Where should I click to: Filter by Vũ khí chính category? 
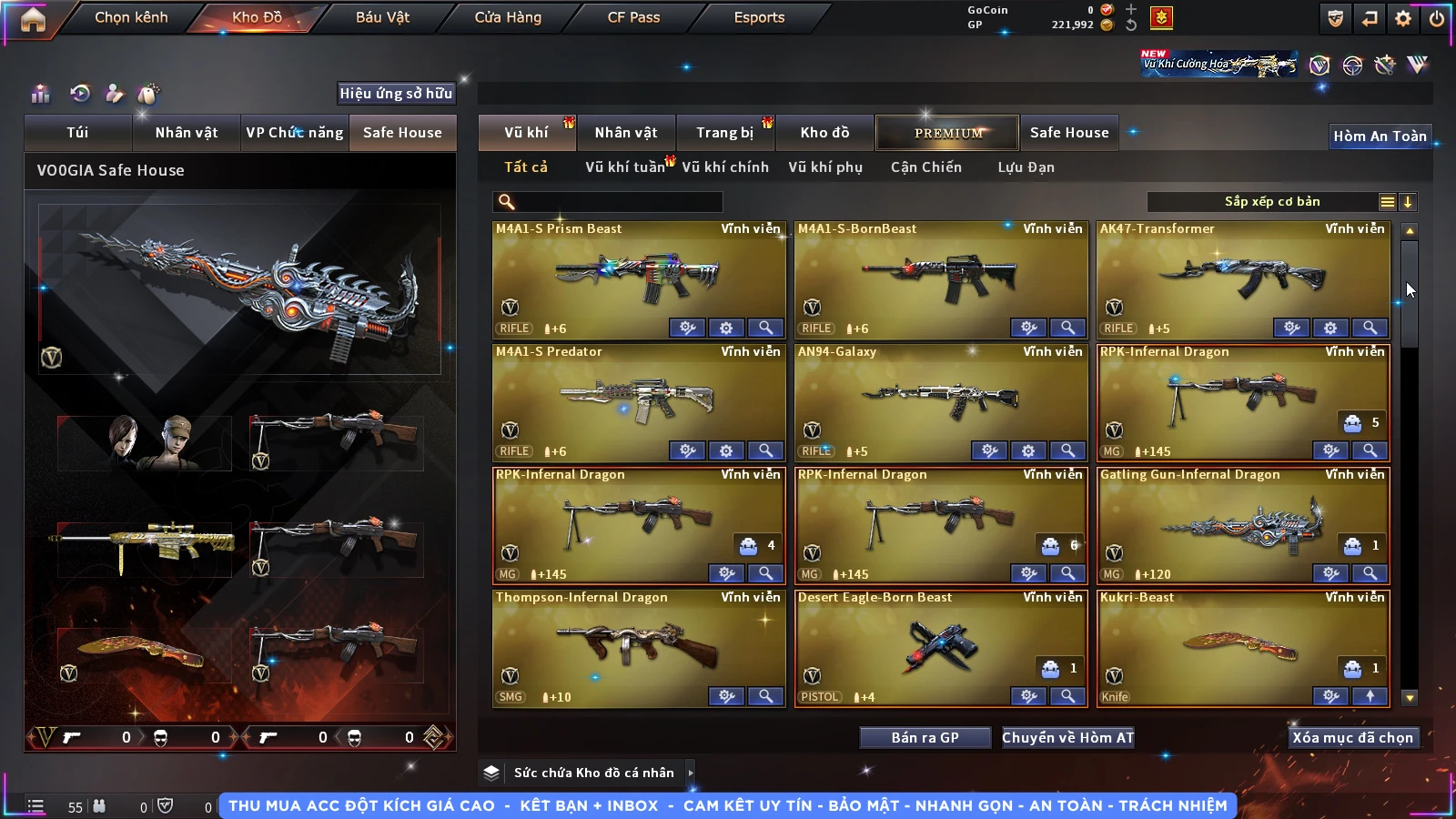(725, 167)
